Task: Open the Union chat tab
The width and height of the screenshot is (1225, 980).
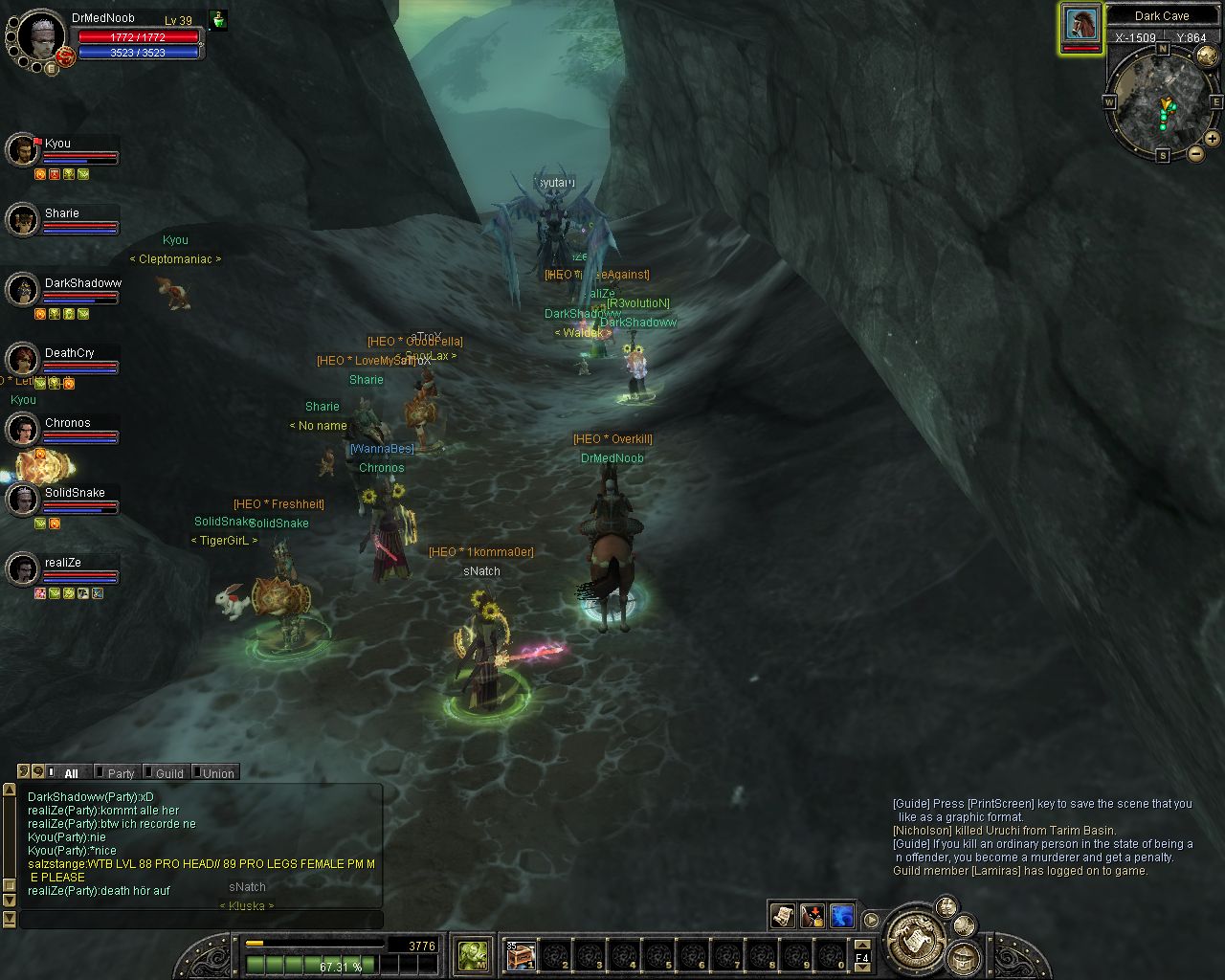Action: coord(216,773)
